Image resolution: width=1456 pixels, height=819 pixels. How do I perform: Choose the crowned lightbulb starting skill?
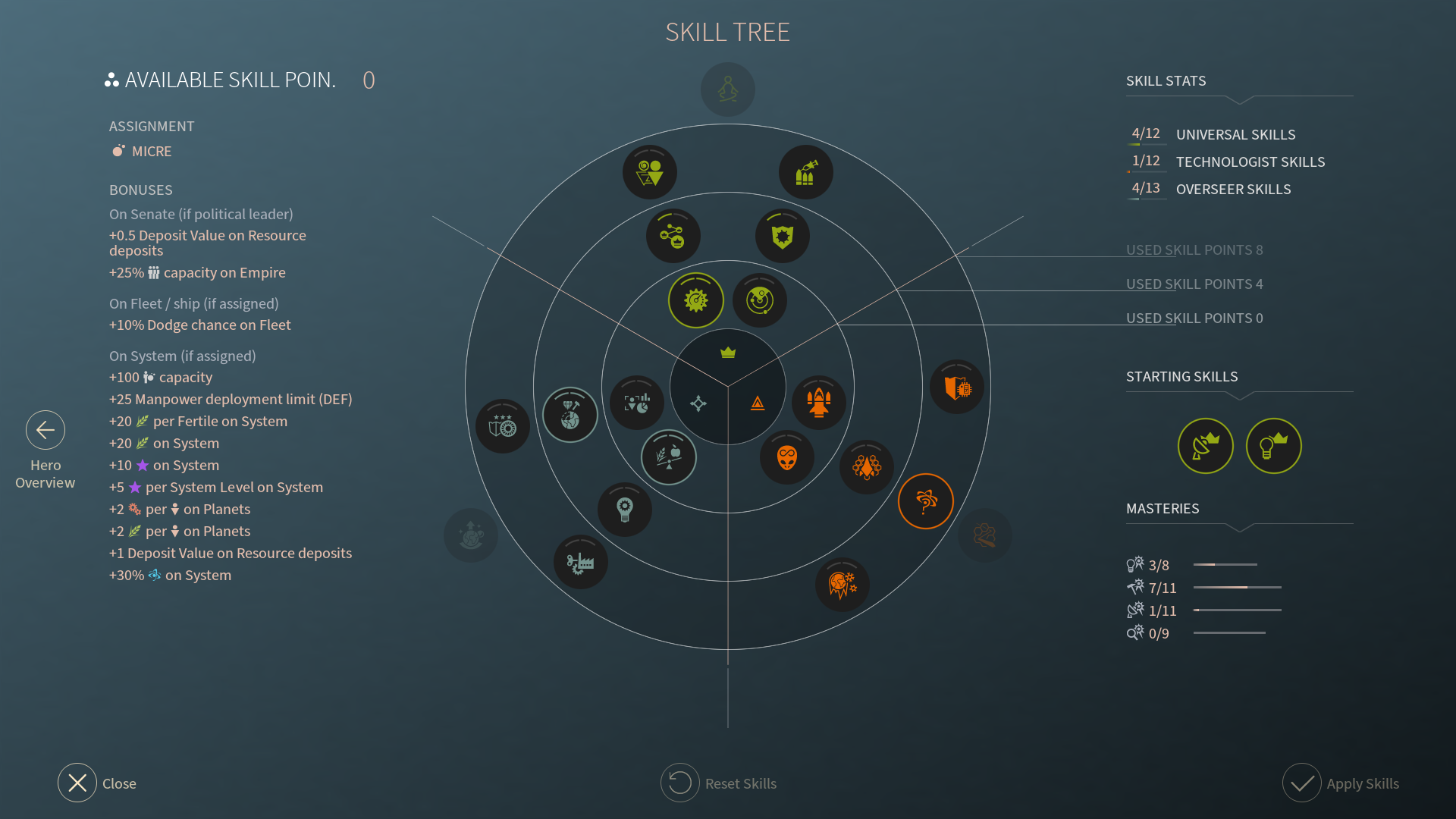[1273, 446]
